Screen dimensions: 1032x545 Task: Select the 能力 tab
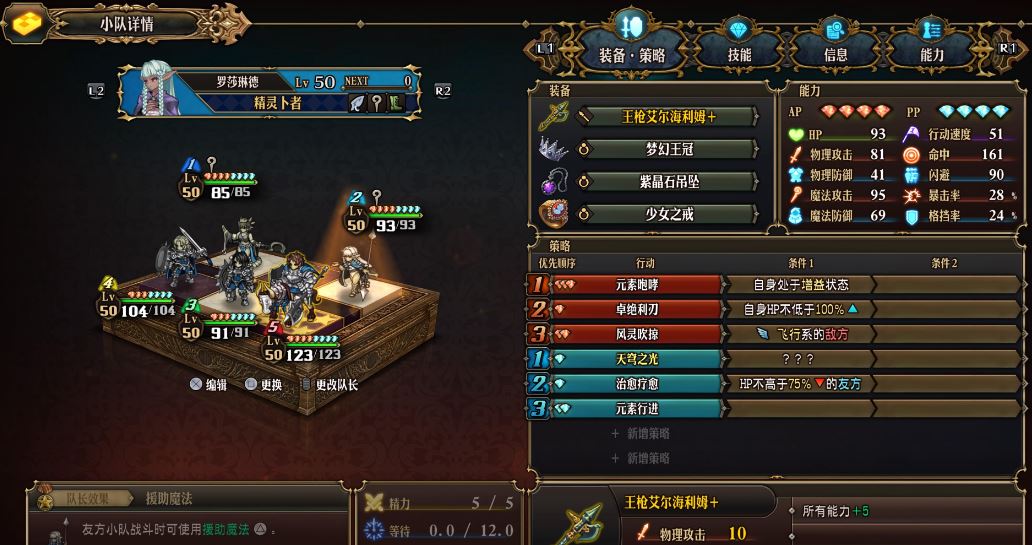[x=932, y=54]
